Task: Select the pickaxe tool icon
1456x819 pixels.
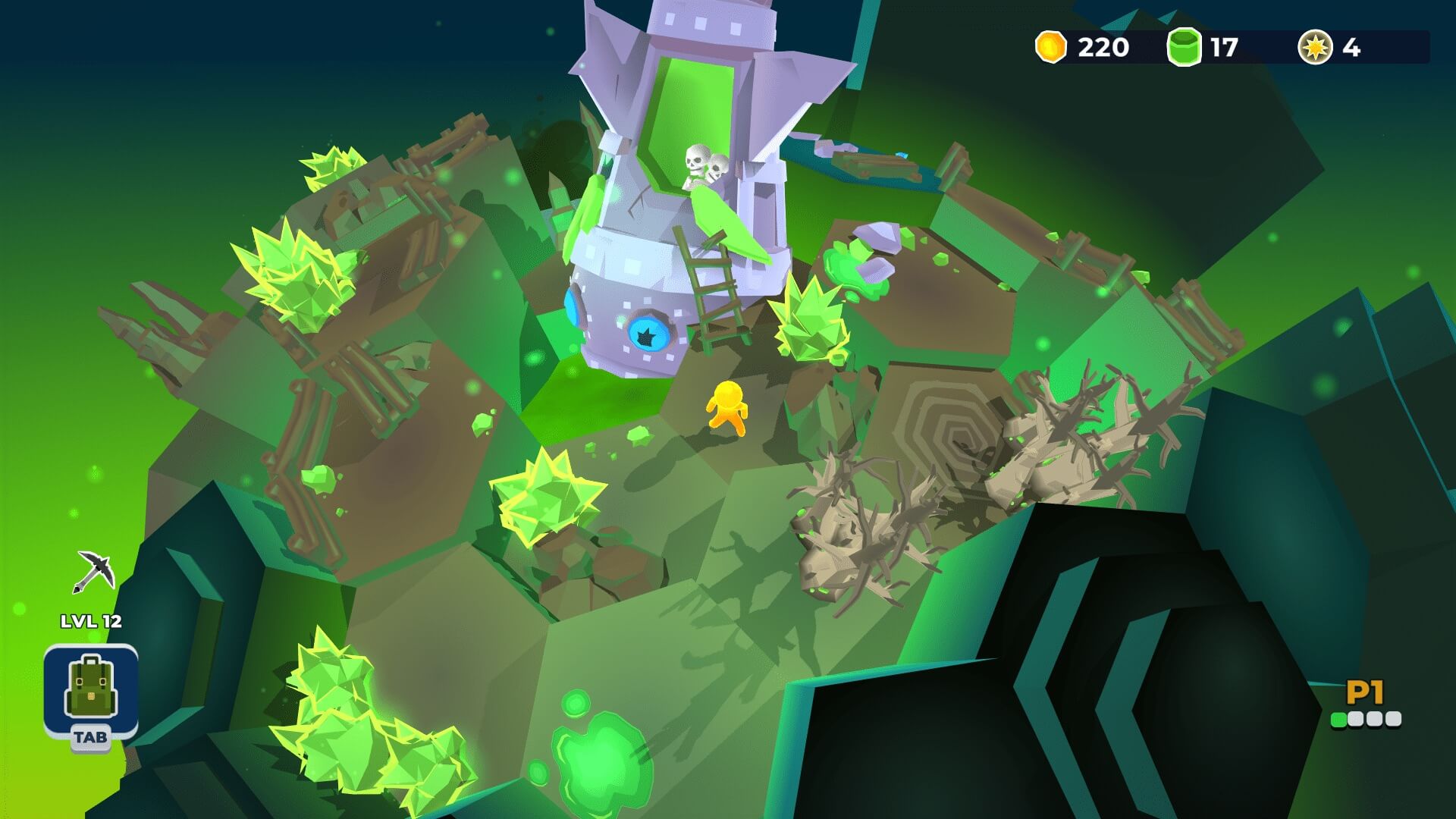Action: [95, 571]
